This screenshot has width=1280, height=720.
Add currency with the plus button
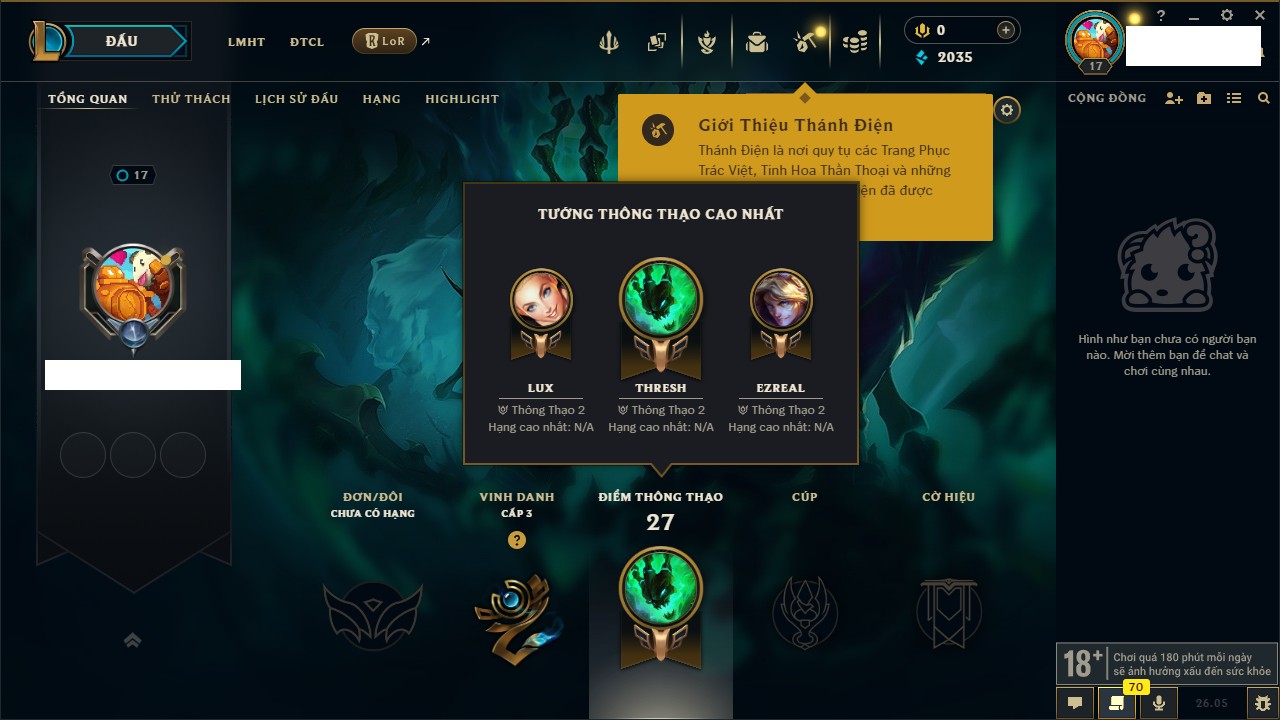[1006, 31]
